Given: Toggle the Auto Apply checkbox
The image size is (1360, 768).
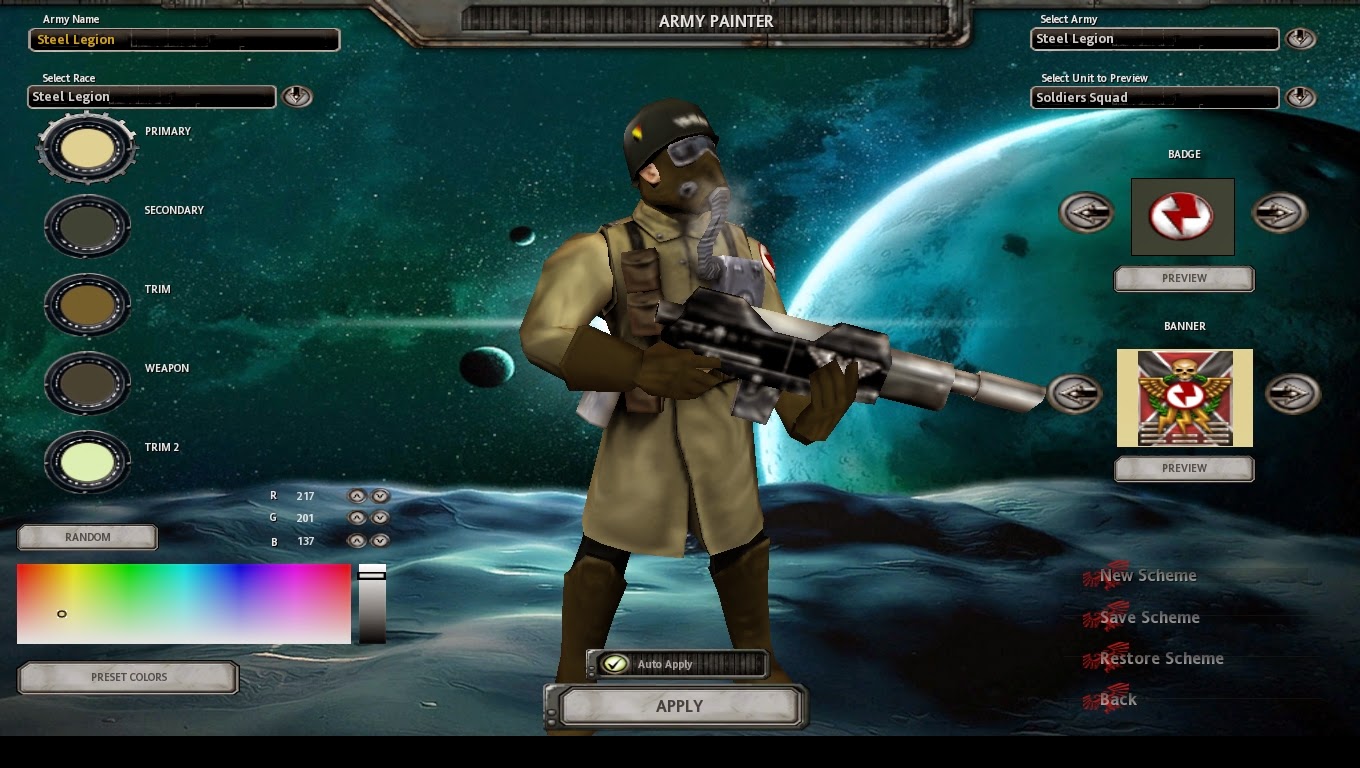Looking at the screenshot, I should coord(617,662).
